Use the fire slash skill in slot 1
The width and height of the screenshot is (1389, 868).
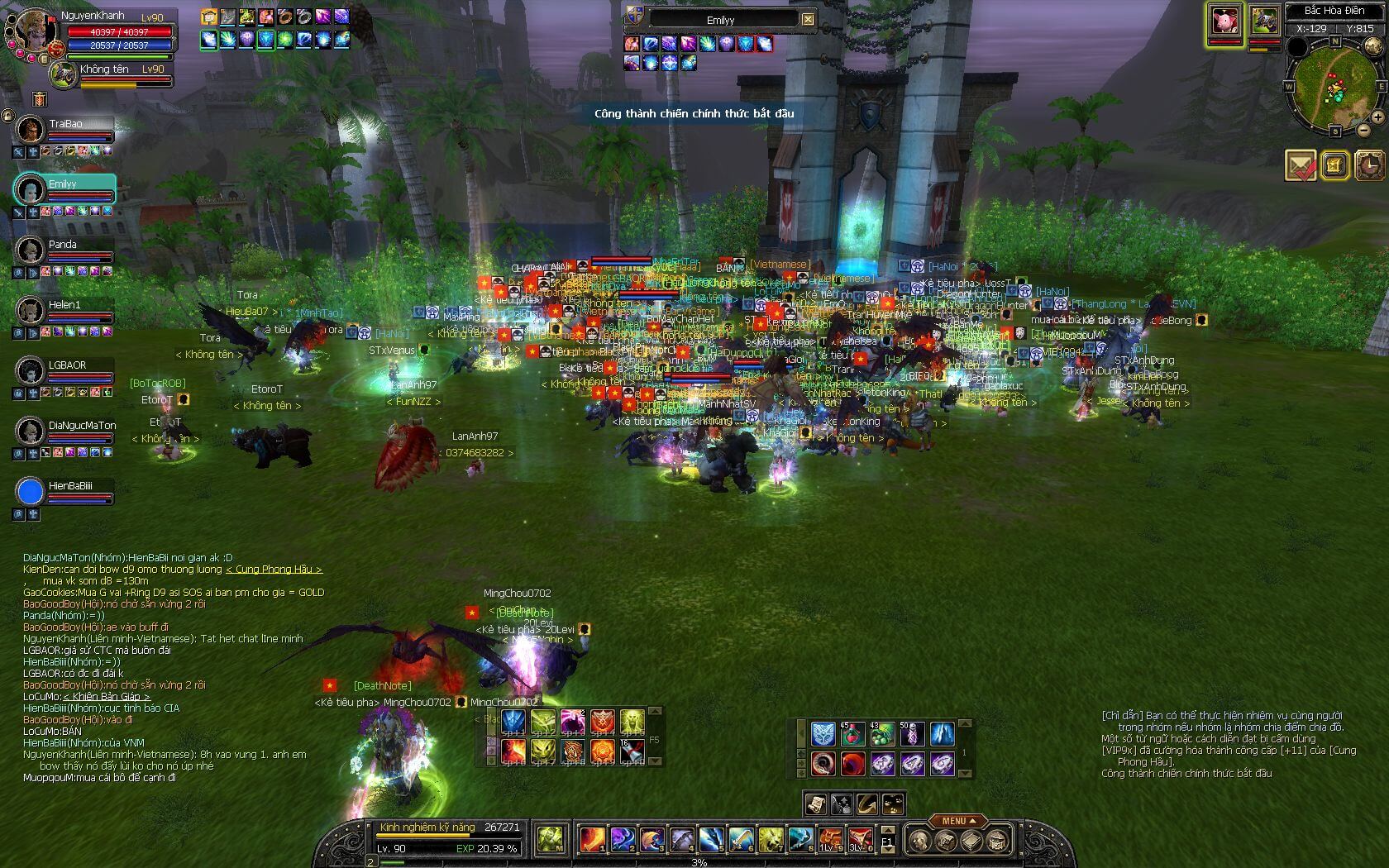[x=591, y=839]
